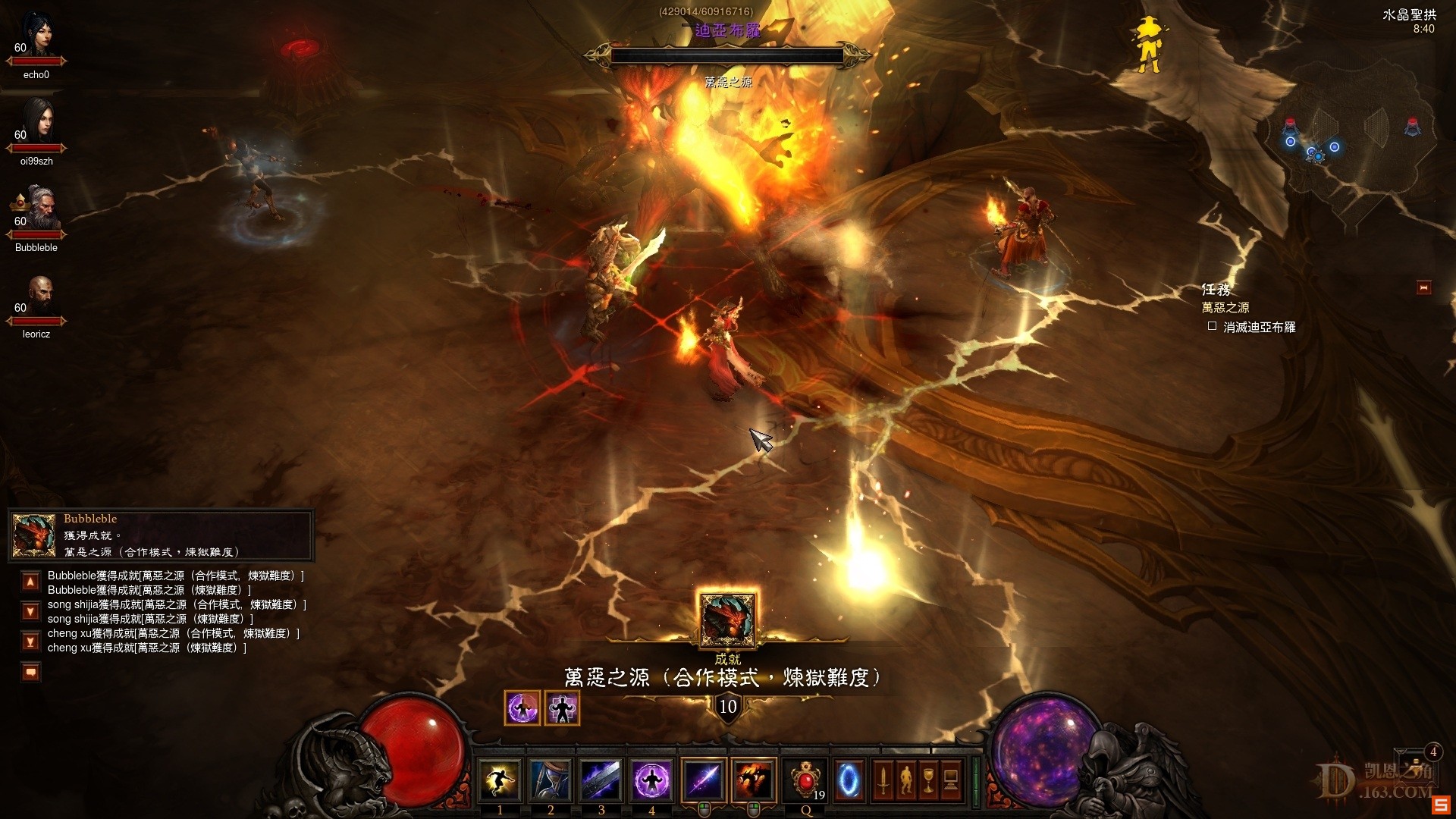Use the hourglass skill in slot 2
This screenshot has width=1456, height=819.
click(551, 780)
